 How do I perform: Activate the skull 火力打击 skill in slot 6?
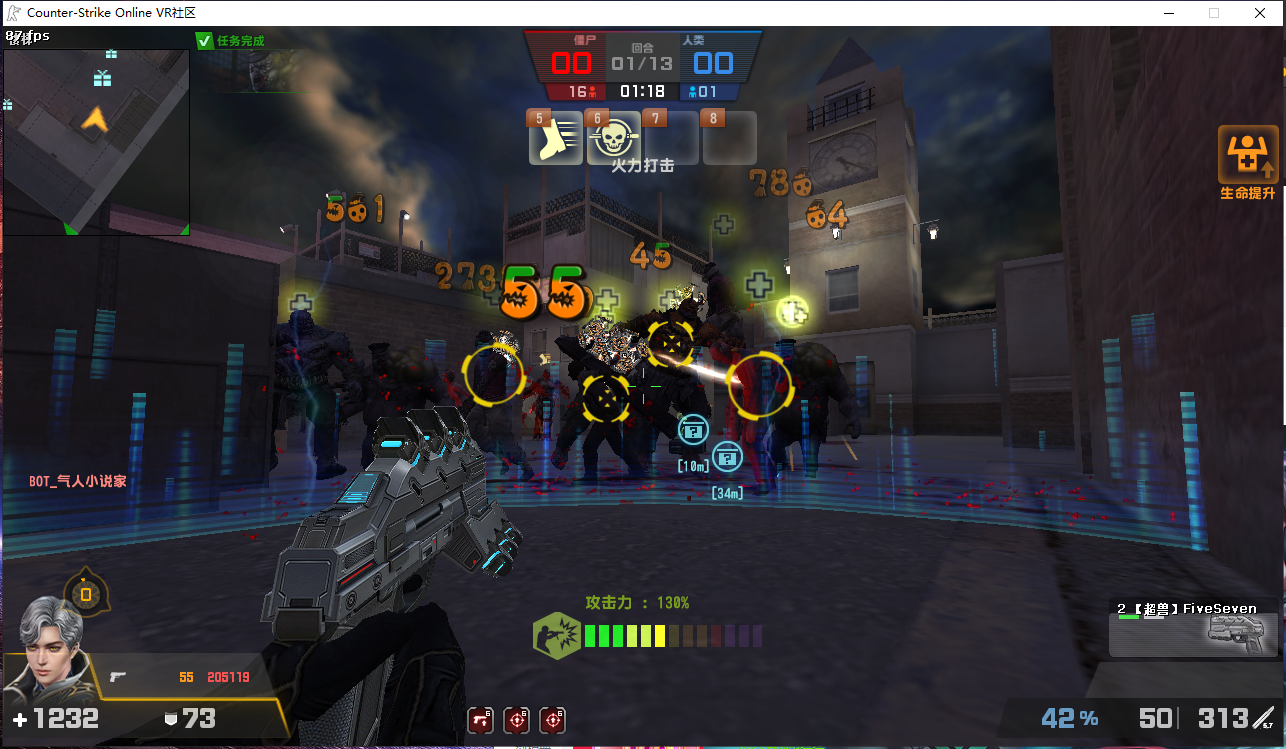click(614, 139)
